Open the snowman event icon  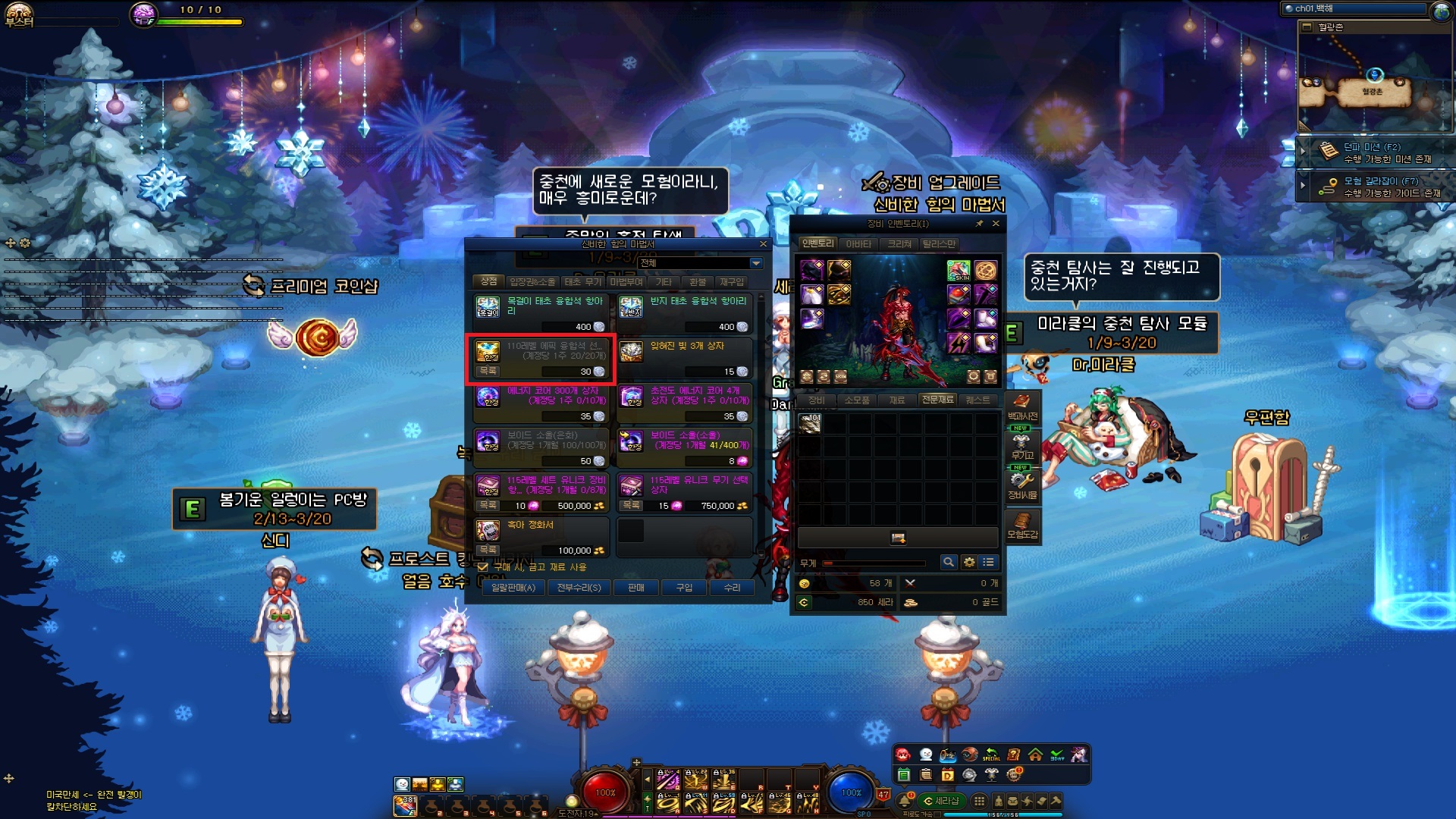925,754
